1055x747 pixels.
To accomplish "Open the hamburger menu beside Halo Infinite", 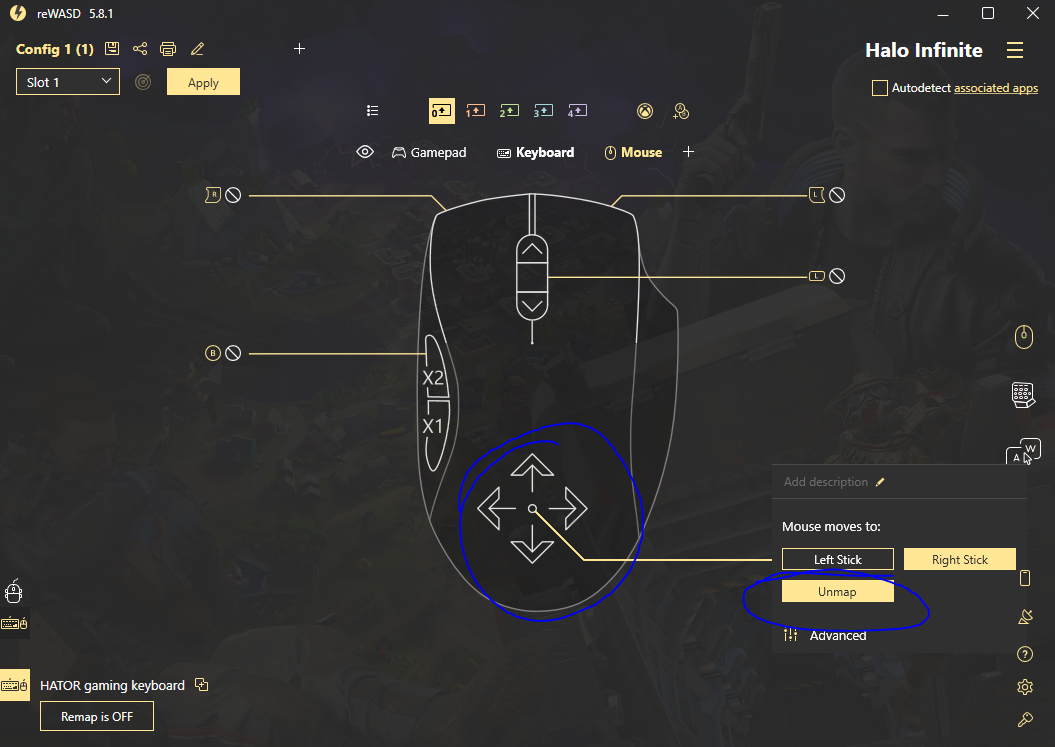I will pos(1015,50).
